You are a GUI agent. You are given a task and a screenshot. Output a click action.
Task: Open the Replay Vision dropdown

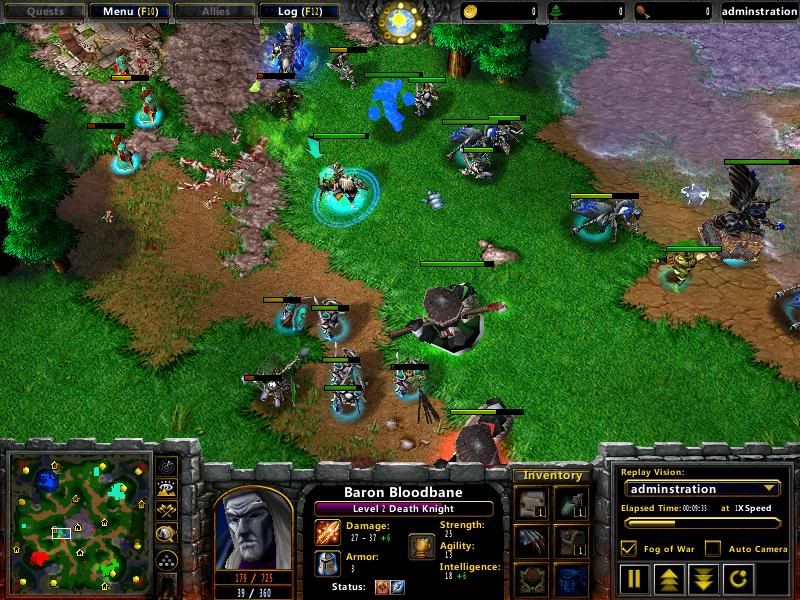click(x=701, y=489)
